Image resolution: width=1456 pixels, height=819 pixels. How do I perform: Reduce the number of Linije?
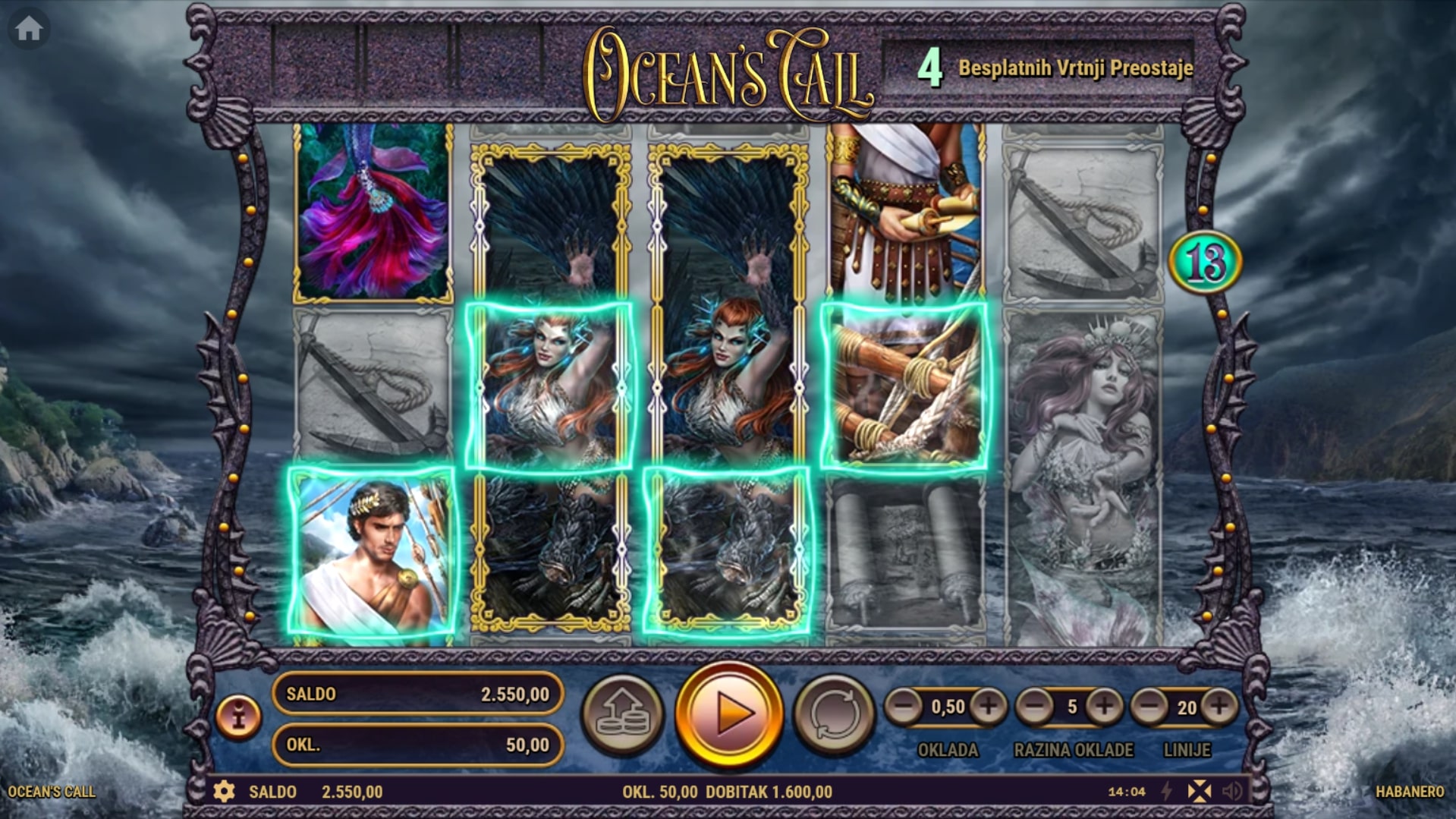[x=1149, y=707]
